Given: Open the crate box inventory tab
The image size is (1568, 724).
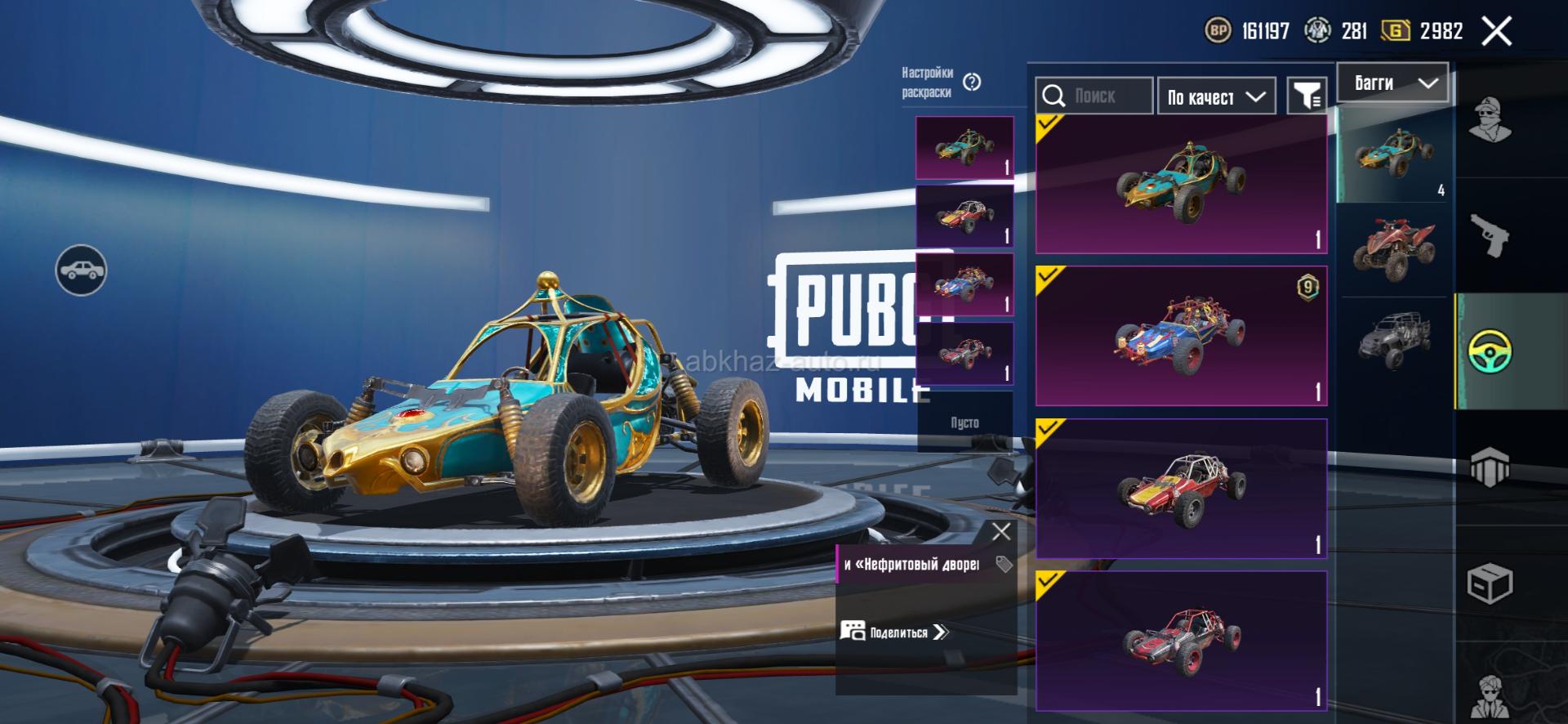Looking at the screenshot, I should (1490, 583).
